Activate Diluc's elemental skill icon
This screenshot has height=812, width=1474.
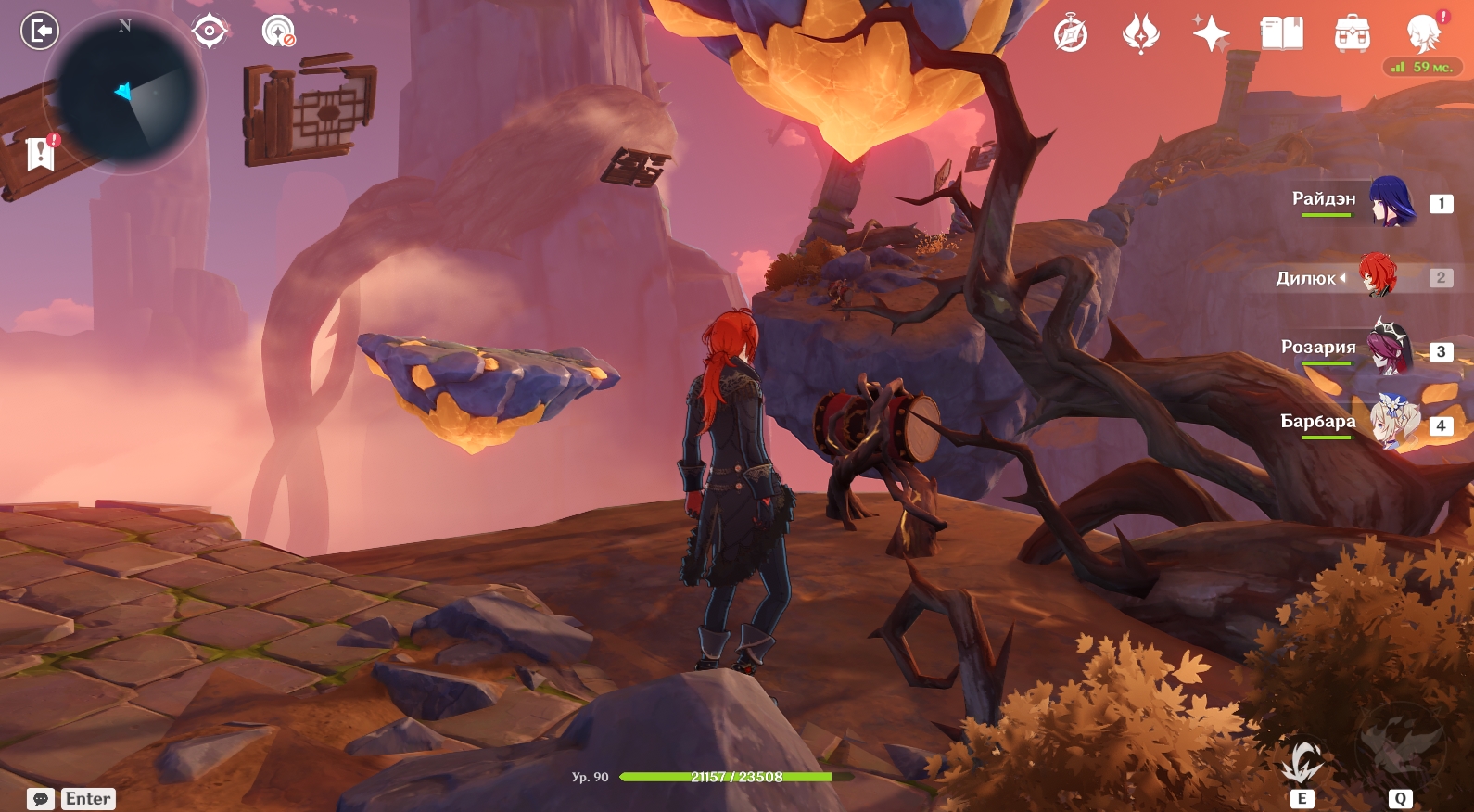[1302, 762]
